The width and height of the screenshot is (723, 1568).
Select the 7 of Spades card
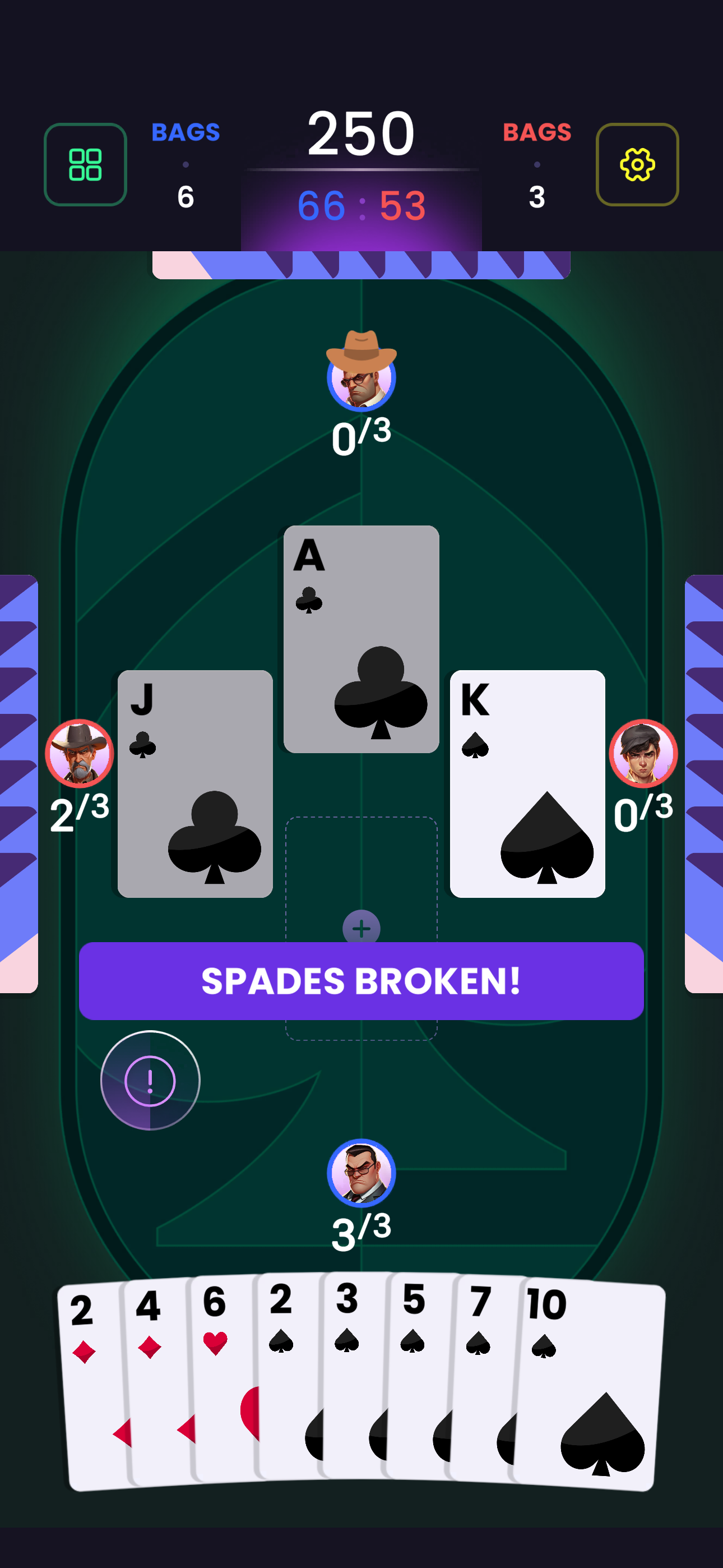(x=481, y=1327)
